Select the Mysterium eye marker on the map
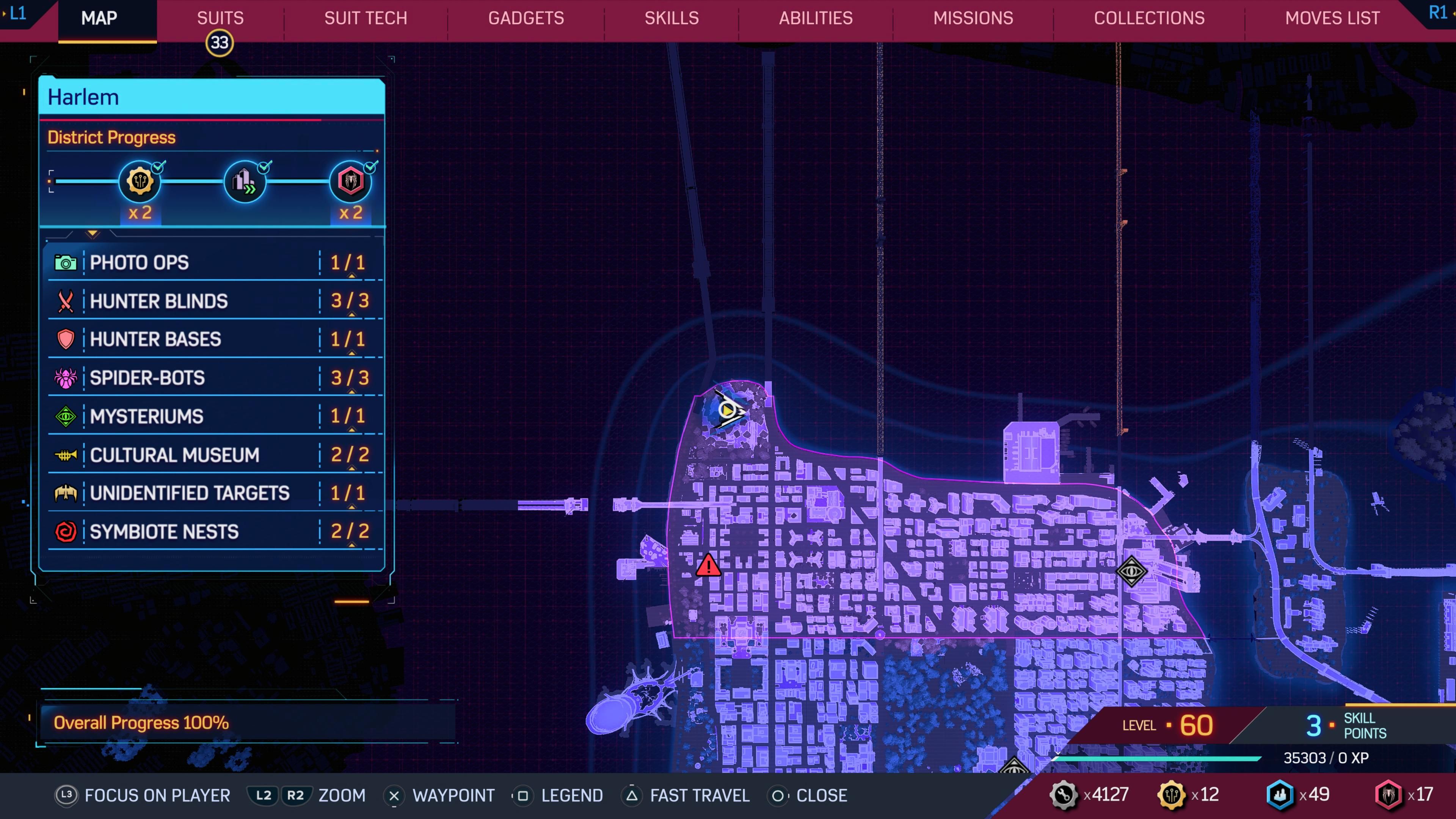Viewport: 1456px width, 819px height. click(x=1131, y=571)
